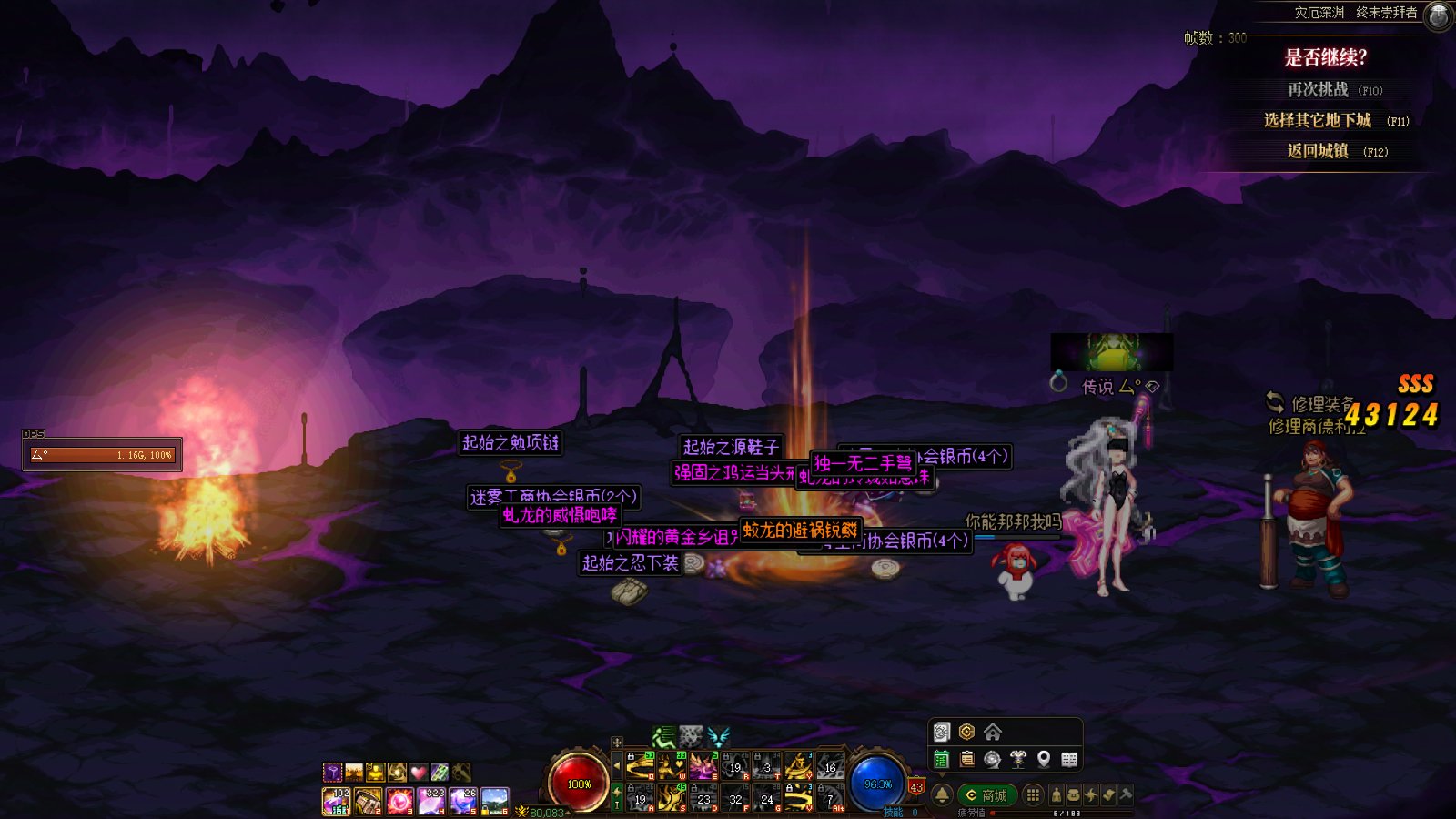
Task: Open the character silhouette icon
Action: (x=1057, y=795)
